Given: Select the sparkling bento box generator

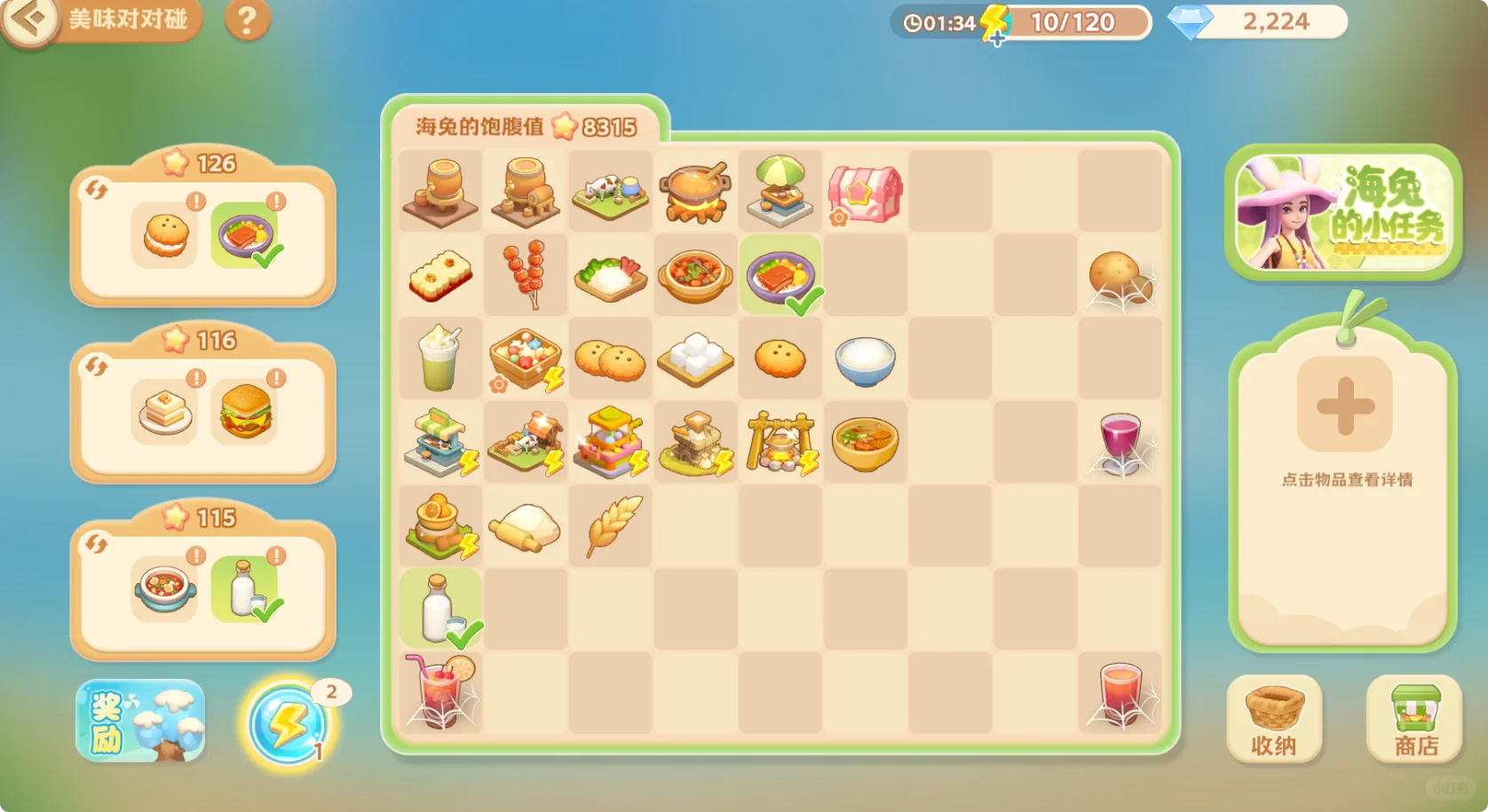Looking at the screenshot, I should click(x=525, y=359).
